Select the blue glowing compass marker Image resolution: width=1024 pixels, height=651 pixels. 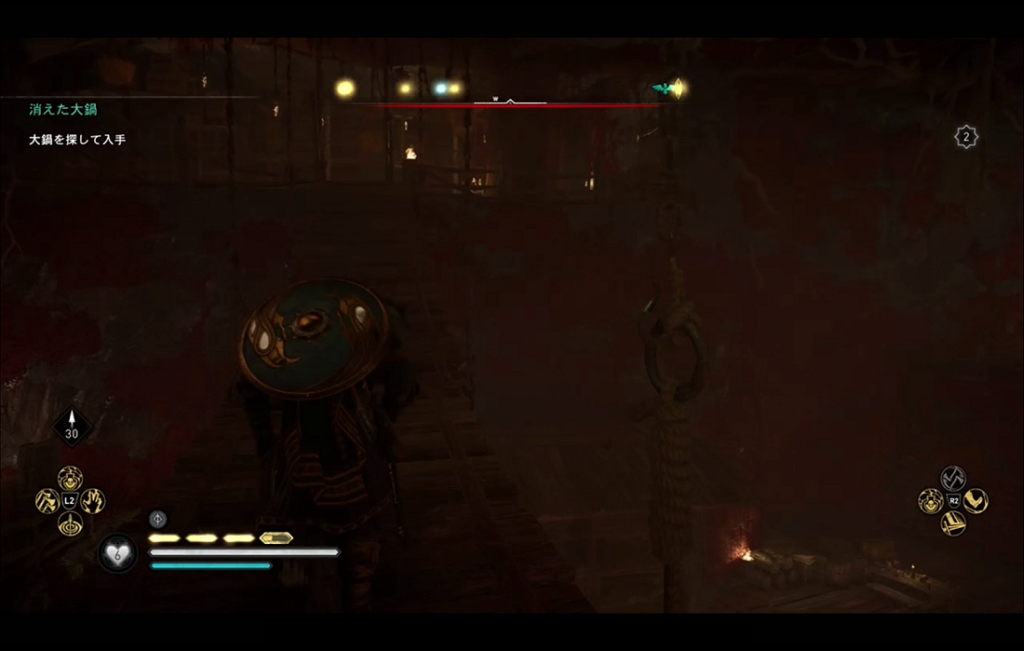[x=440, y=89]
